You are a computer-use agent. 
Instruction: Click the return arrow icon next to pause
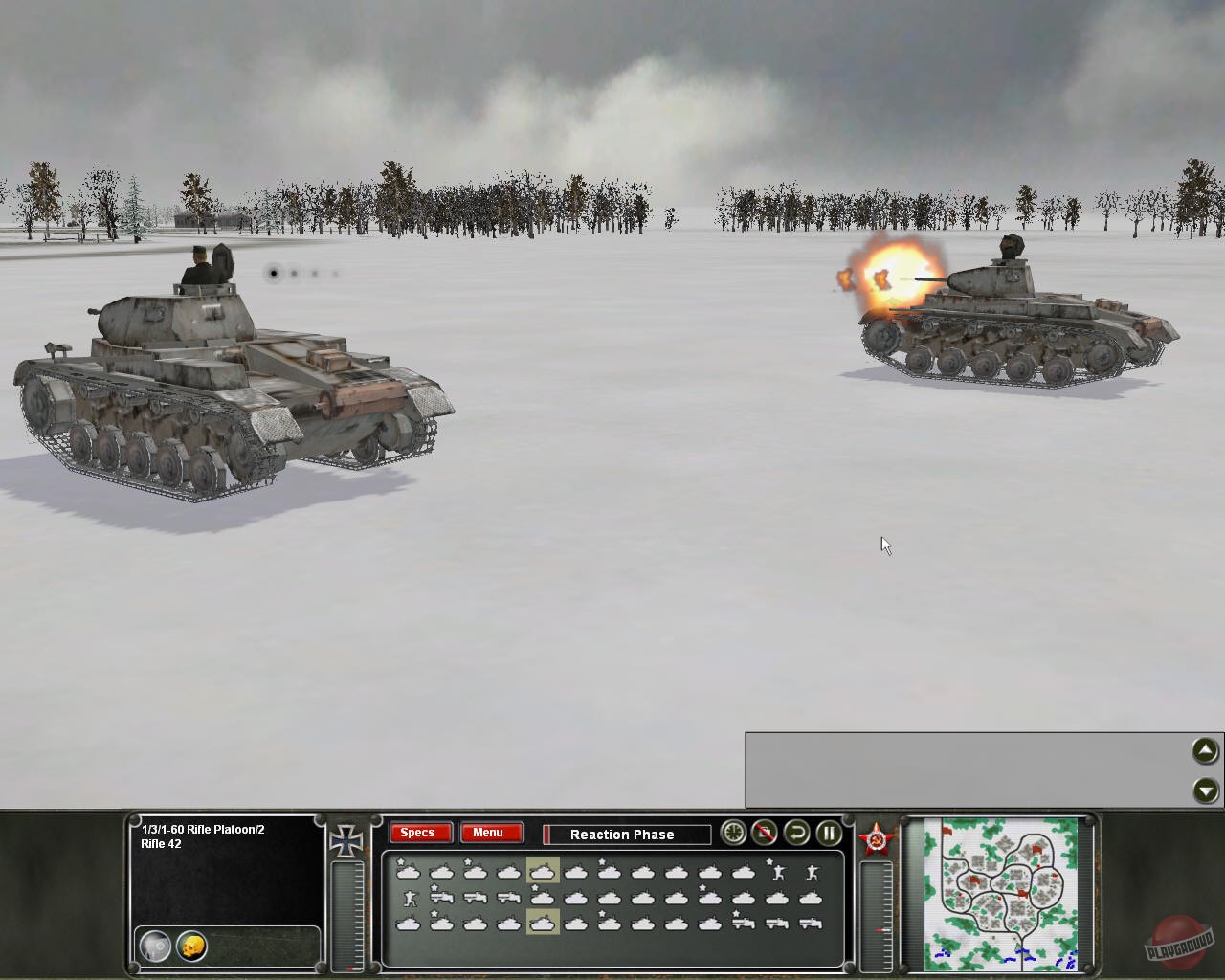click(x=797, y=833)
